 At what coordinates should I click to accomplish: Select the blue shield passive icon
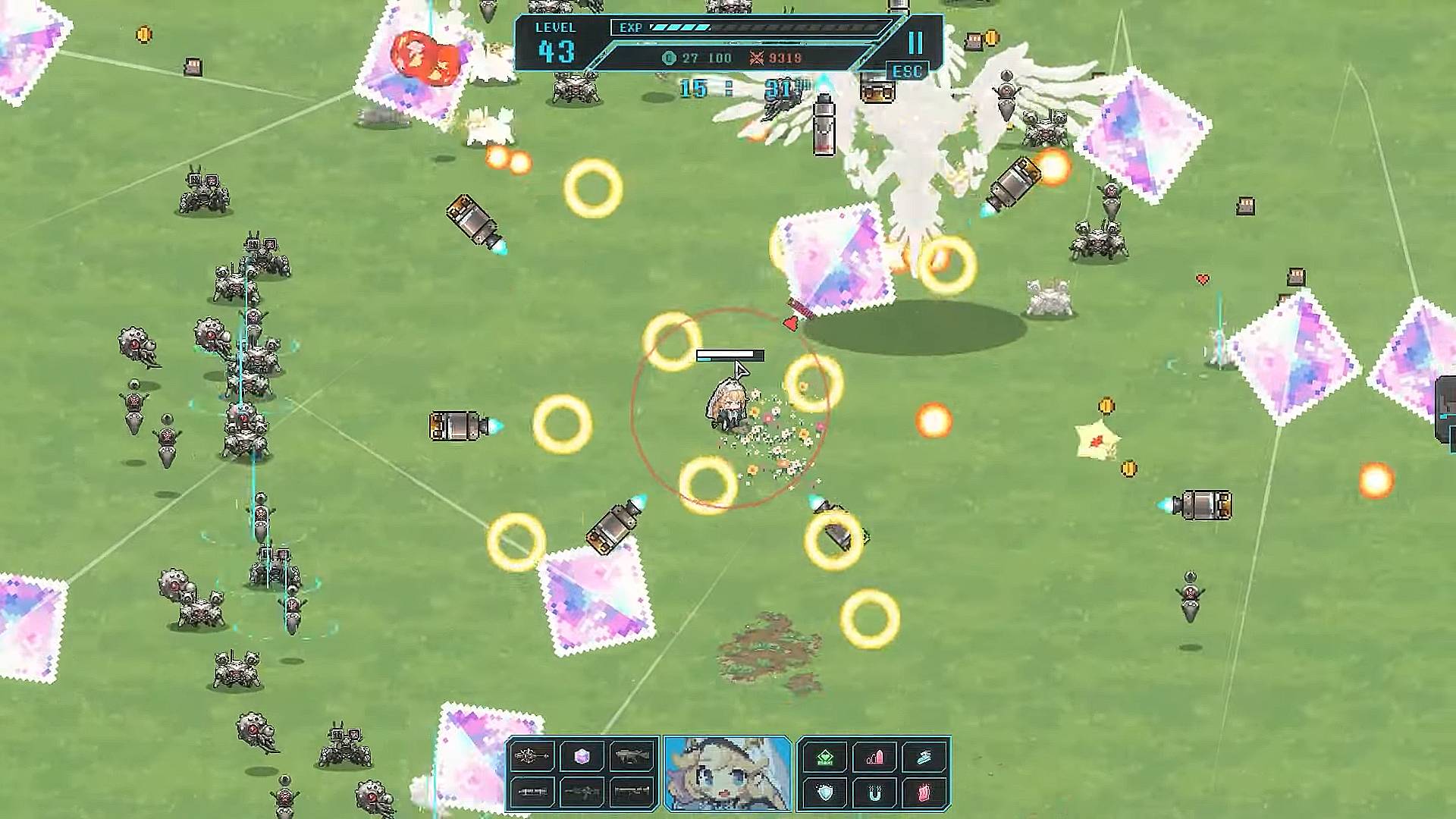(824, 793)
